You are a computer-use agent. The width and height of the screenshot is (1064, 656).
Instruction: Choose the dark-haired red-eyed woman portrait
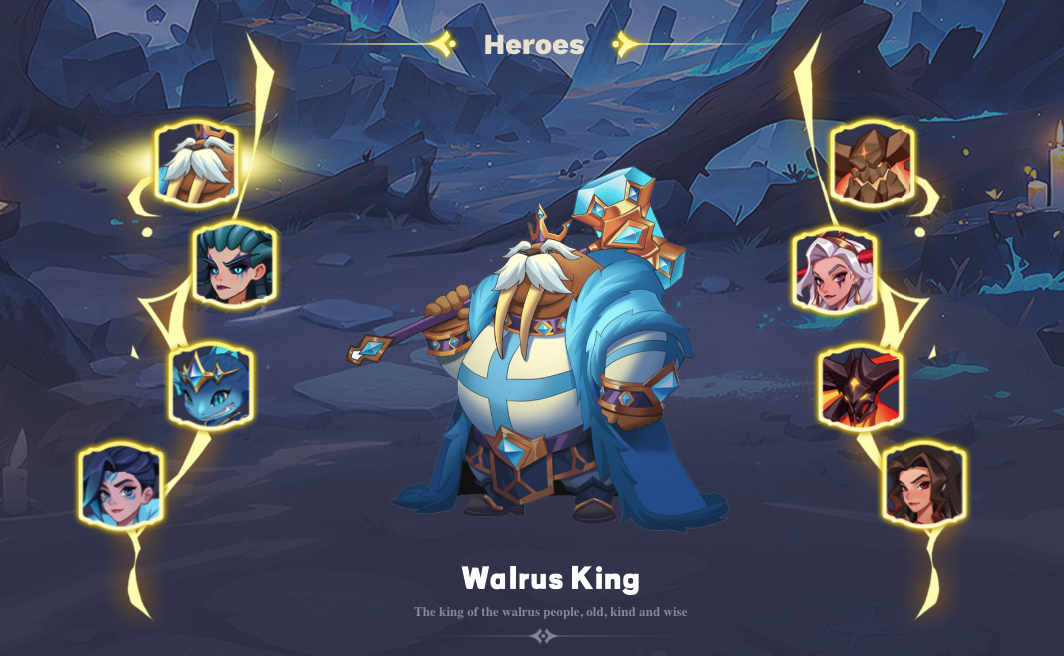pos(925,485)
